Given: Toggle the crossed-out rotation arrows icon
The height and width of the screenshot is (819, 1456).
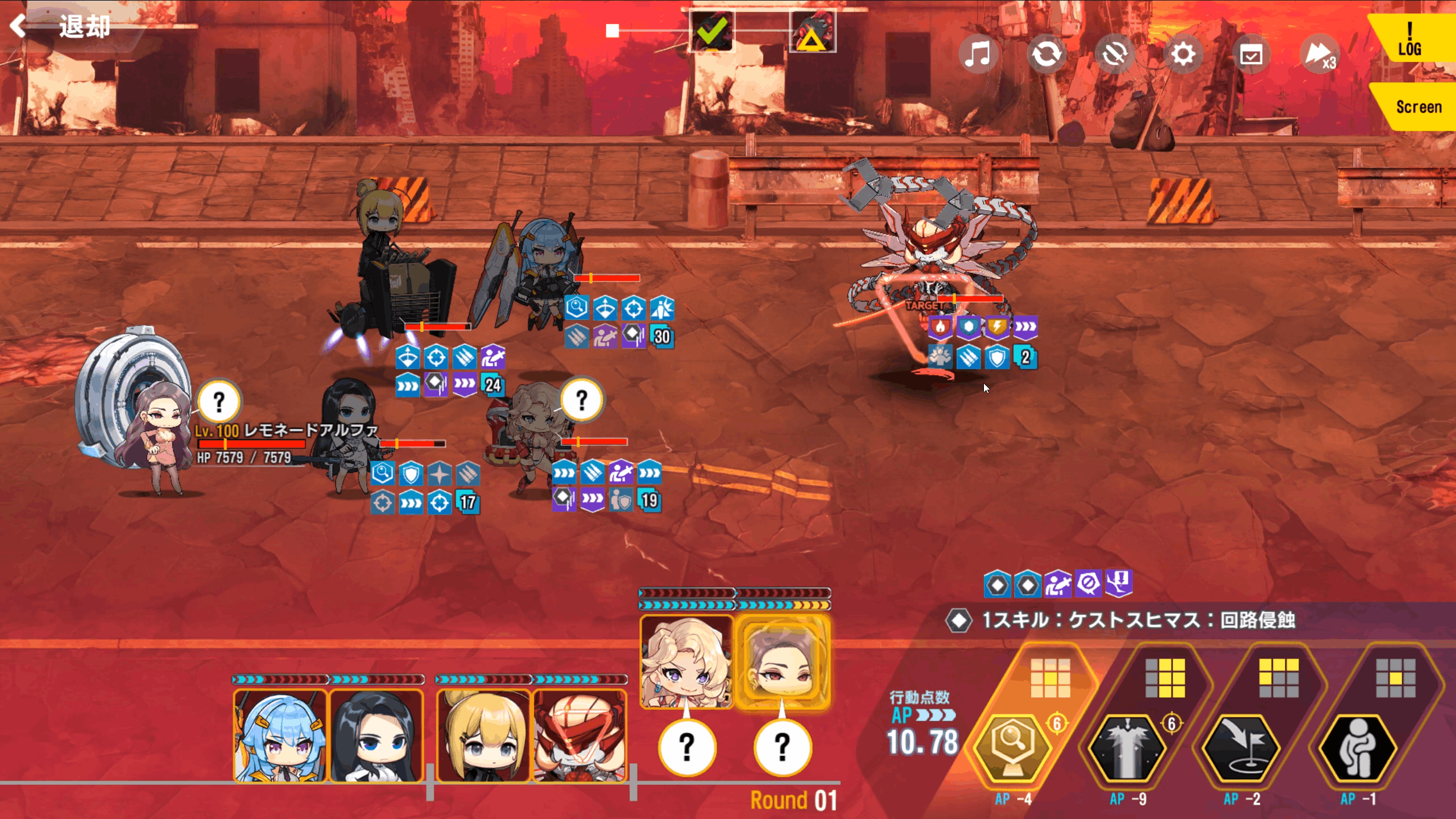Looking at the screenshot, I should (x=1115, y=55).
